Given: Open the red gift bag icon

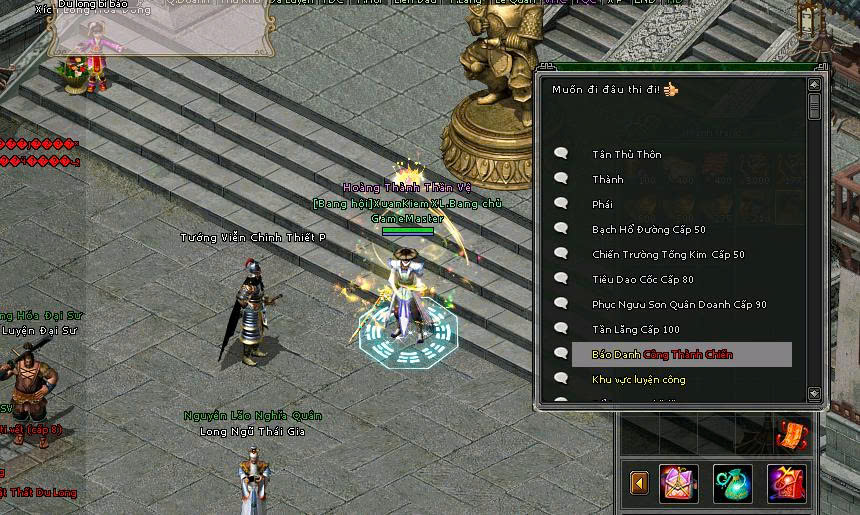Looking at the screenshot, I should (786, 483).
